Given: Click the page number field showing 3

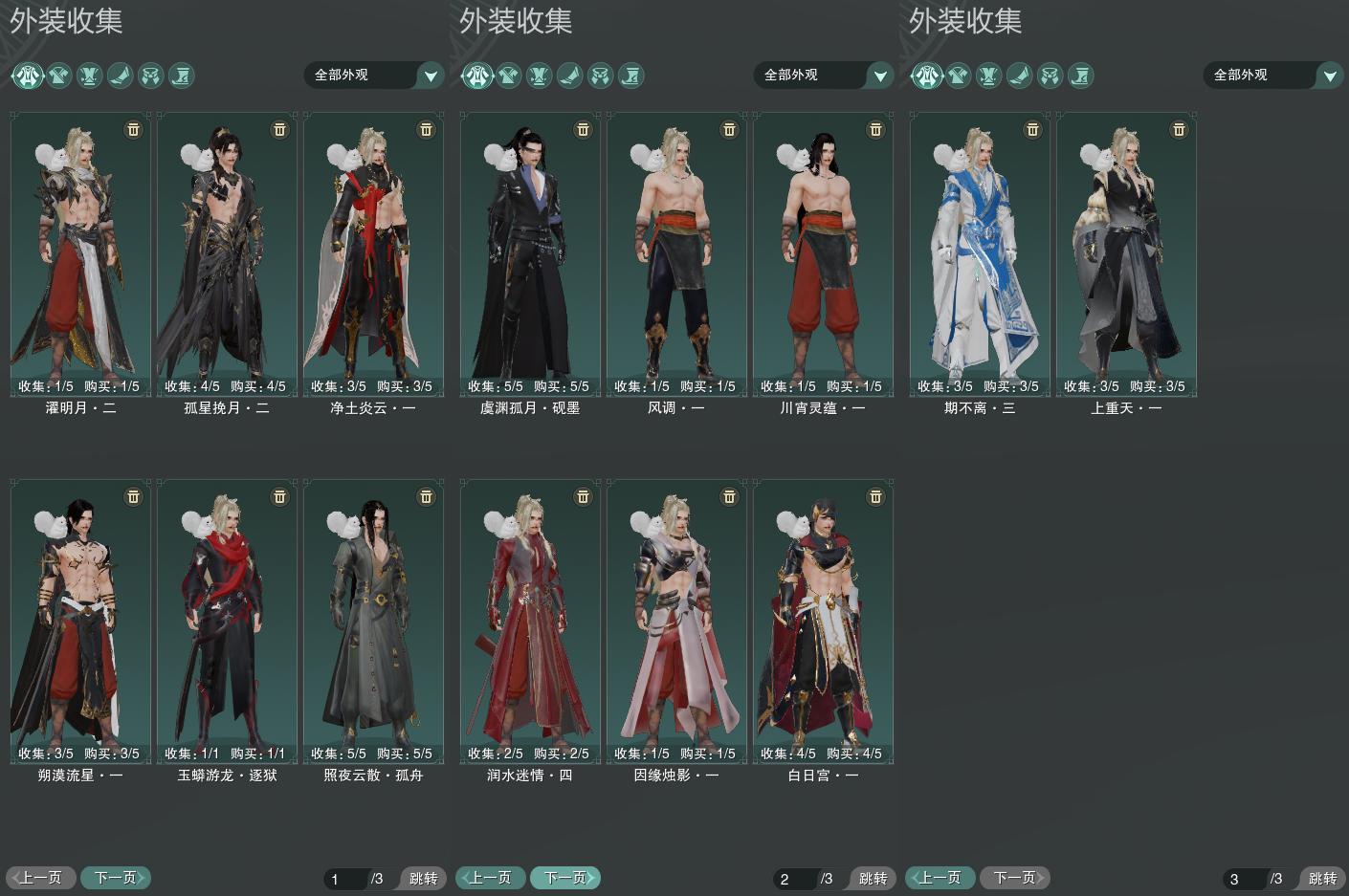Looking at the screenshot, I should click(x=1244, y=879).
